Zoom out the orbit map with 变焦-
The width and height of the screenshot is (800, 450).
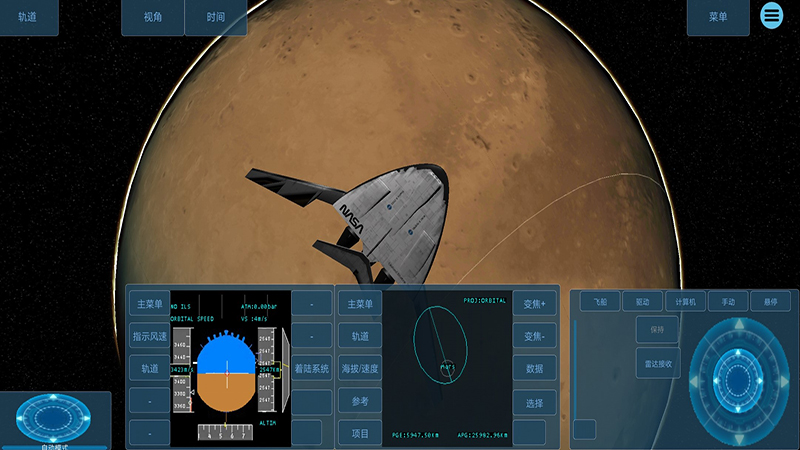[535, 336]
